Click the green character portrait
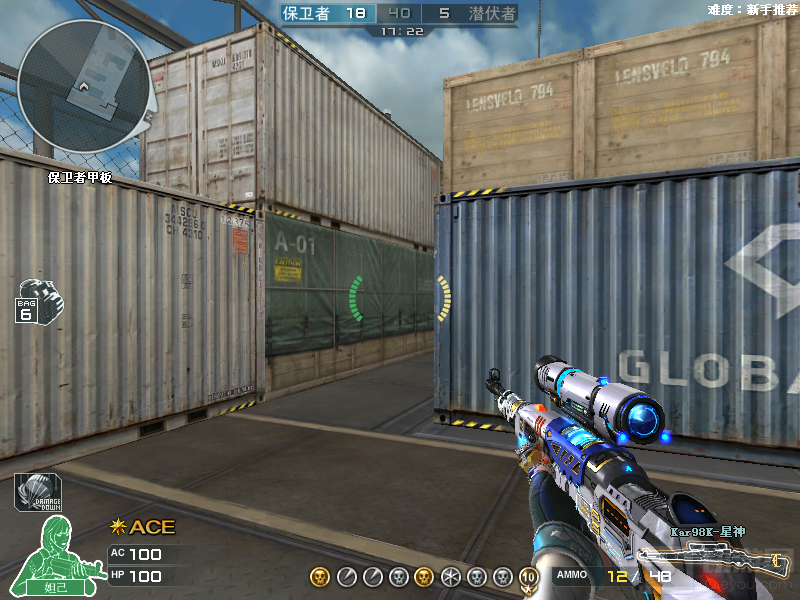The width and height of the screenshot is (800, 600). [53, 554]
